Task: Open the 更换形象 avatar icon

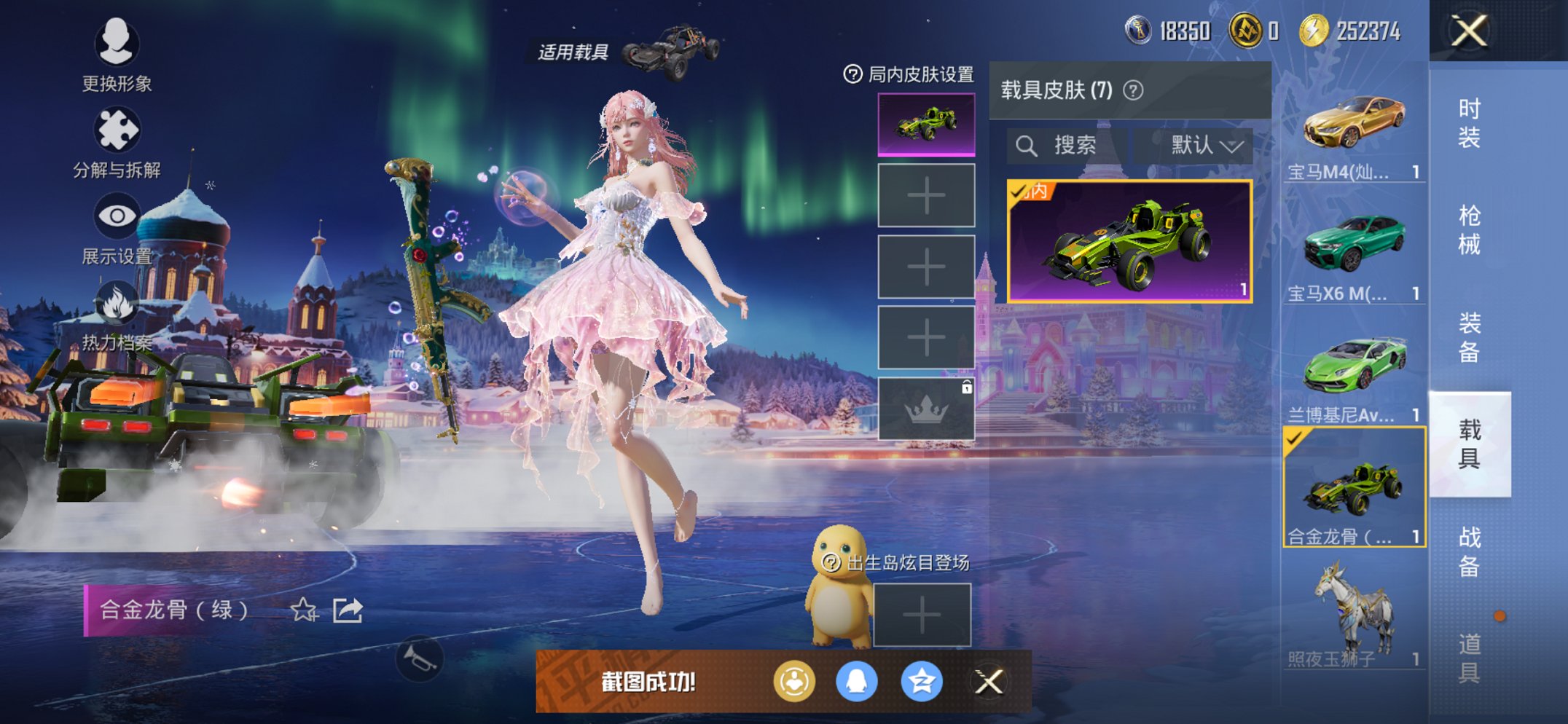Action: point(117,45)
